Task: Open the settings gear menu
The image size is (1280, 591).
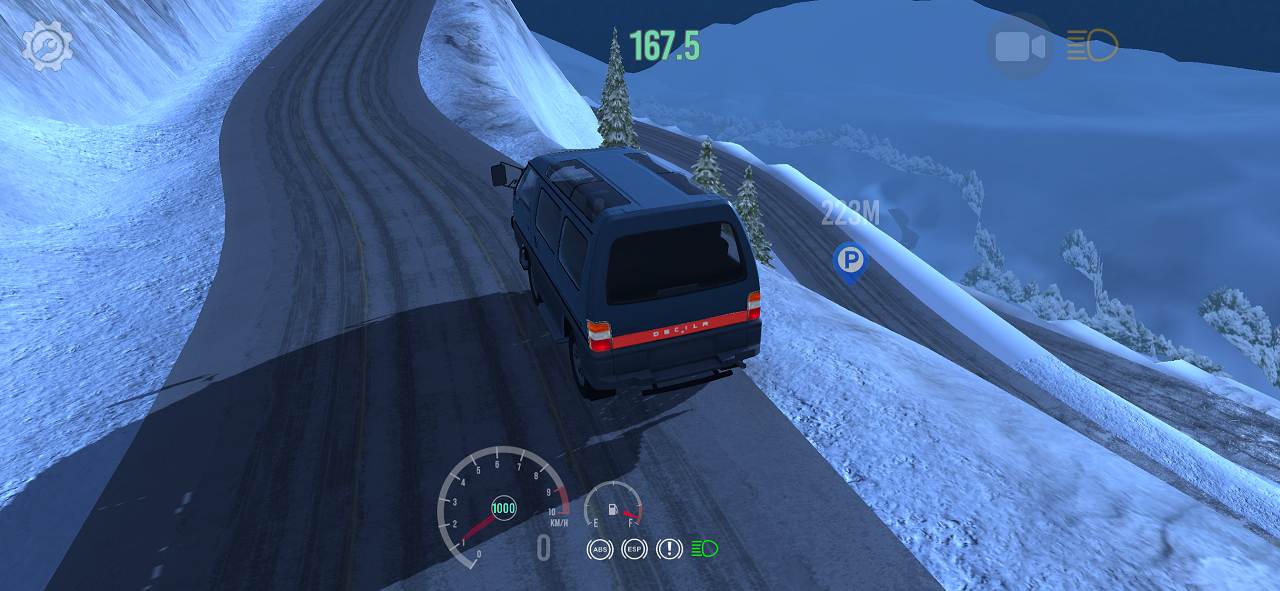Action: tap(47, 46)
